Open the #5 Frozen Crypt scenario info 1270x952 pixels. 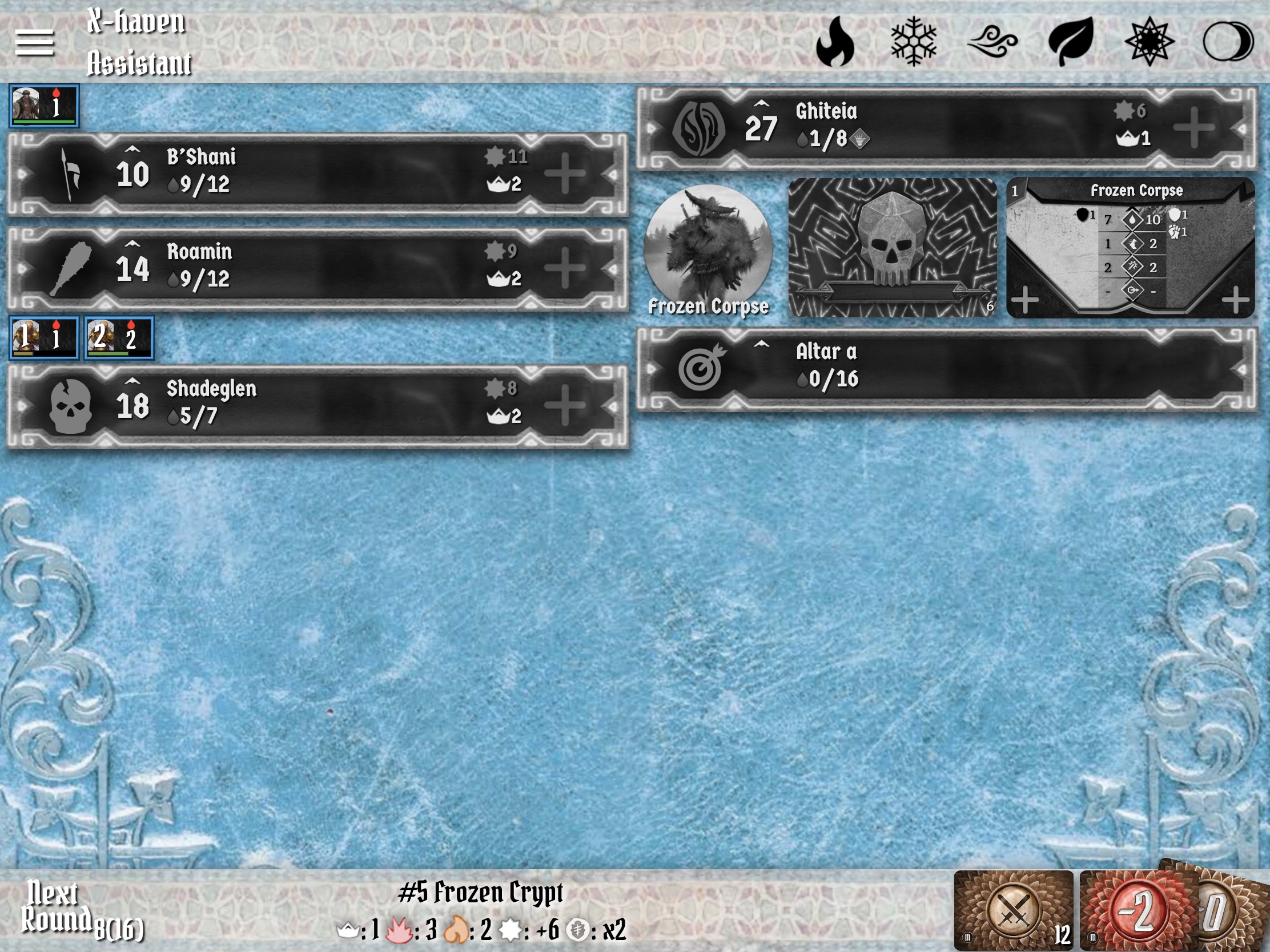coord(481,893)
